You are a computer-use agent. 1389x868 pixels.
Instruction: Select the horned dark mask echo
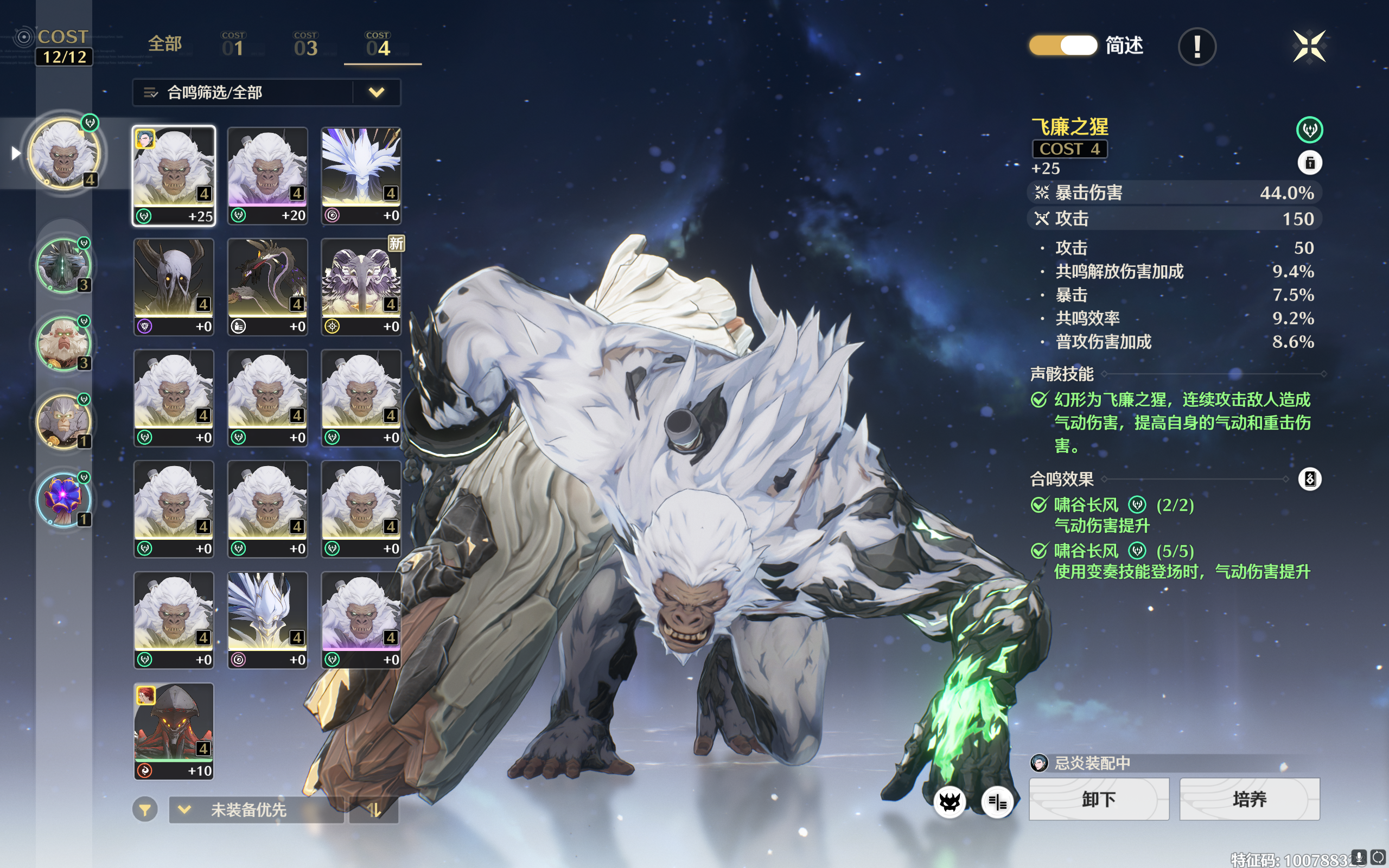coord(174,286)
